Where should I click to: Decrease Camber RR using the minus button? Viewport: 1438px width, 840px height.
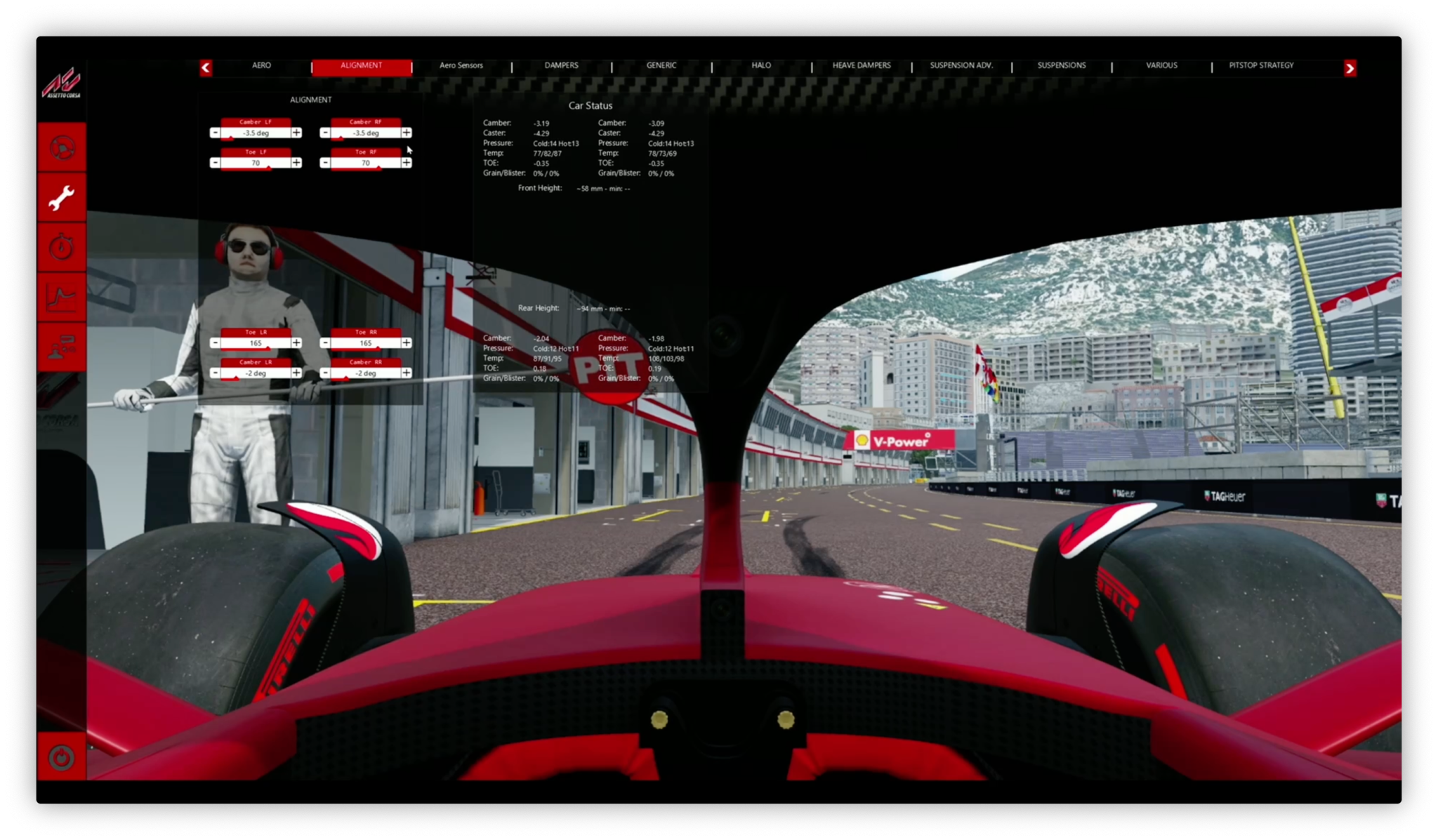click(x=325, y=373)
